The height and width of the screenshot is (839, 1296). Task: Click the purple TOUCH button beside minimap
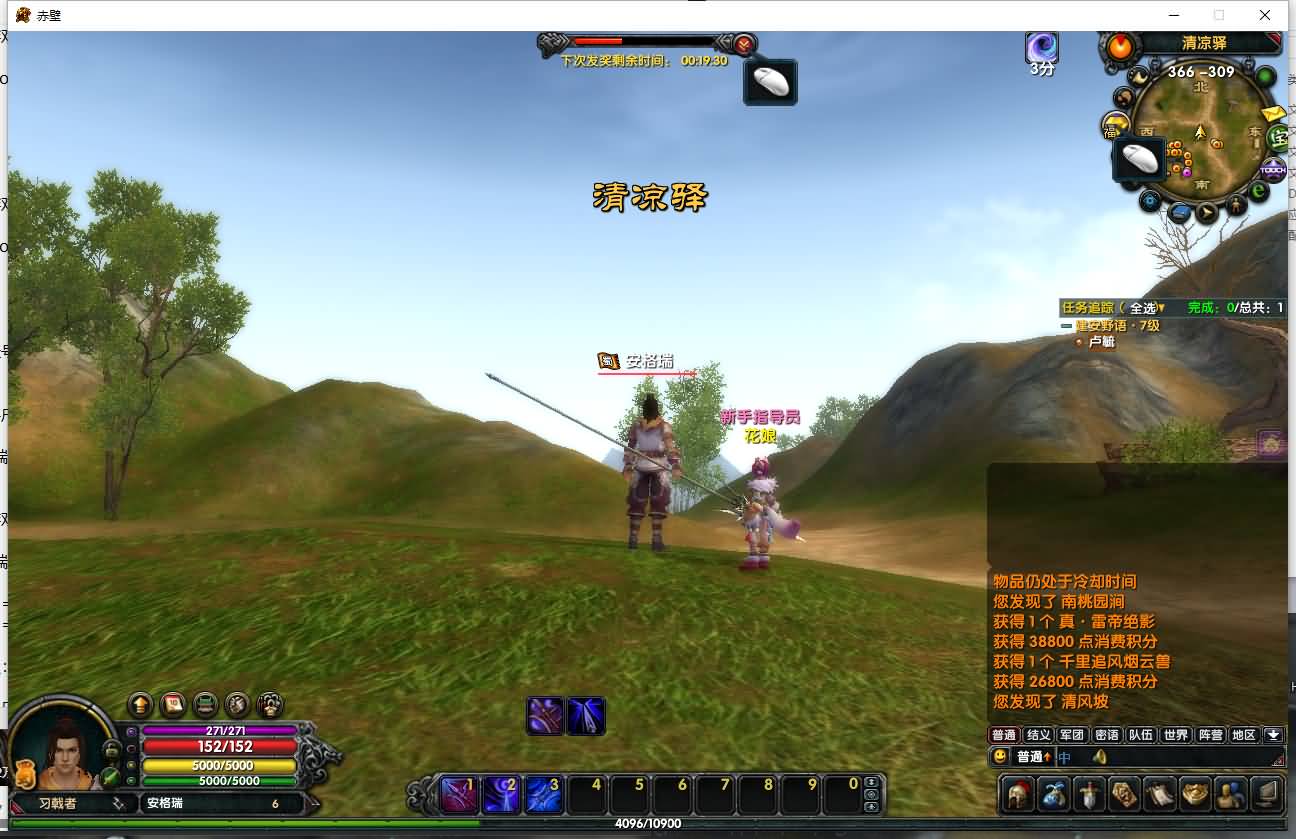pos(1272,170)
